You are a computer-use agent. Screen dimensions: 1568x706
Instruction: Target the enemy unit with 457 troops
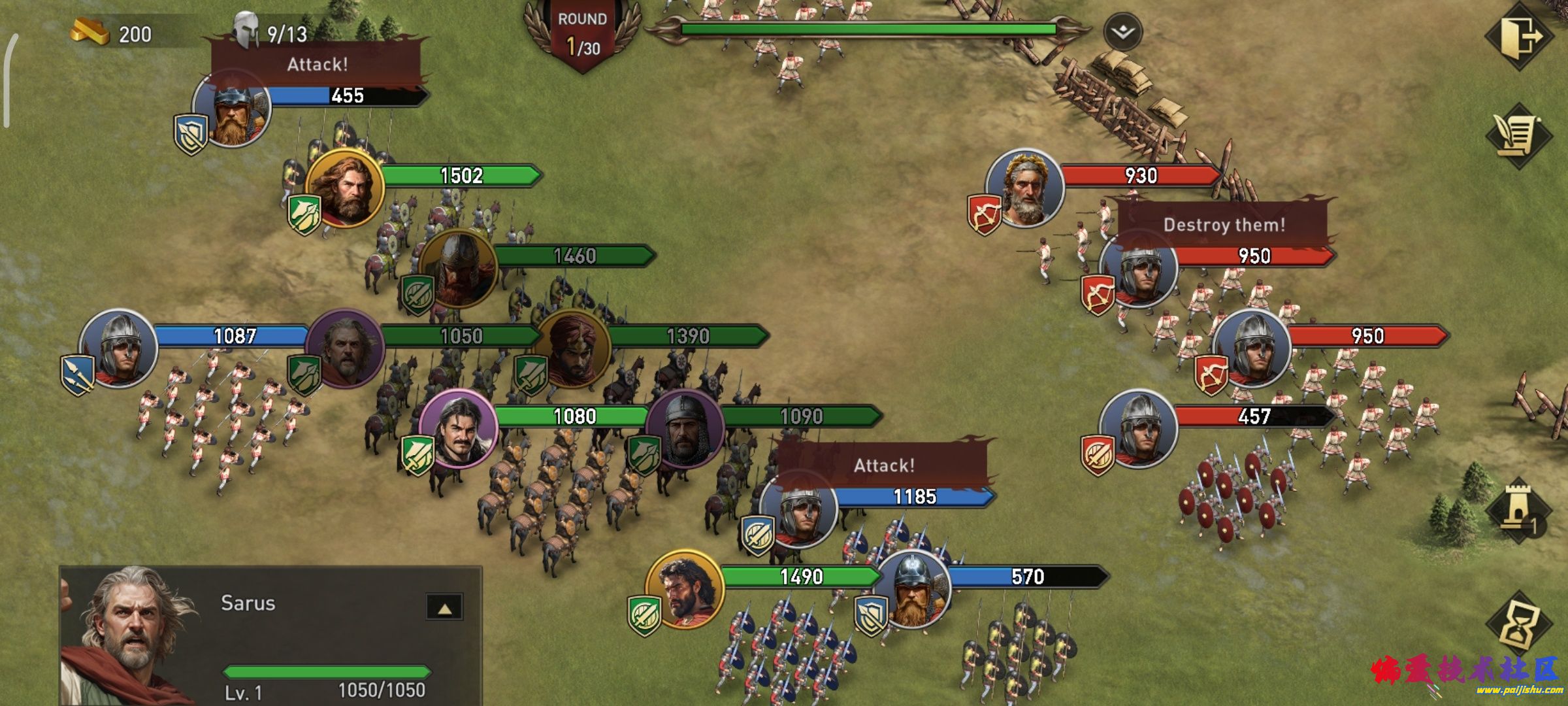[x=1138, y=428]
